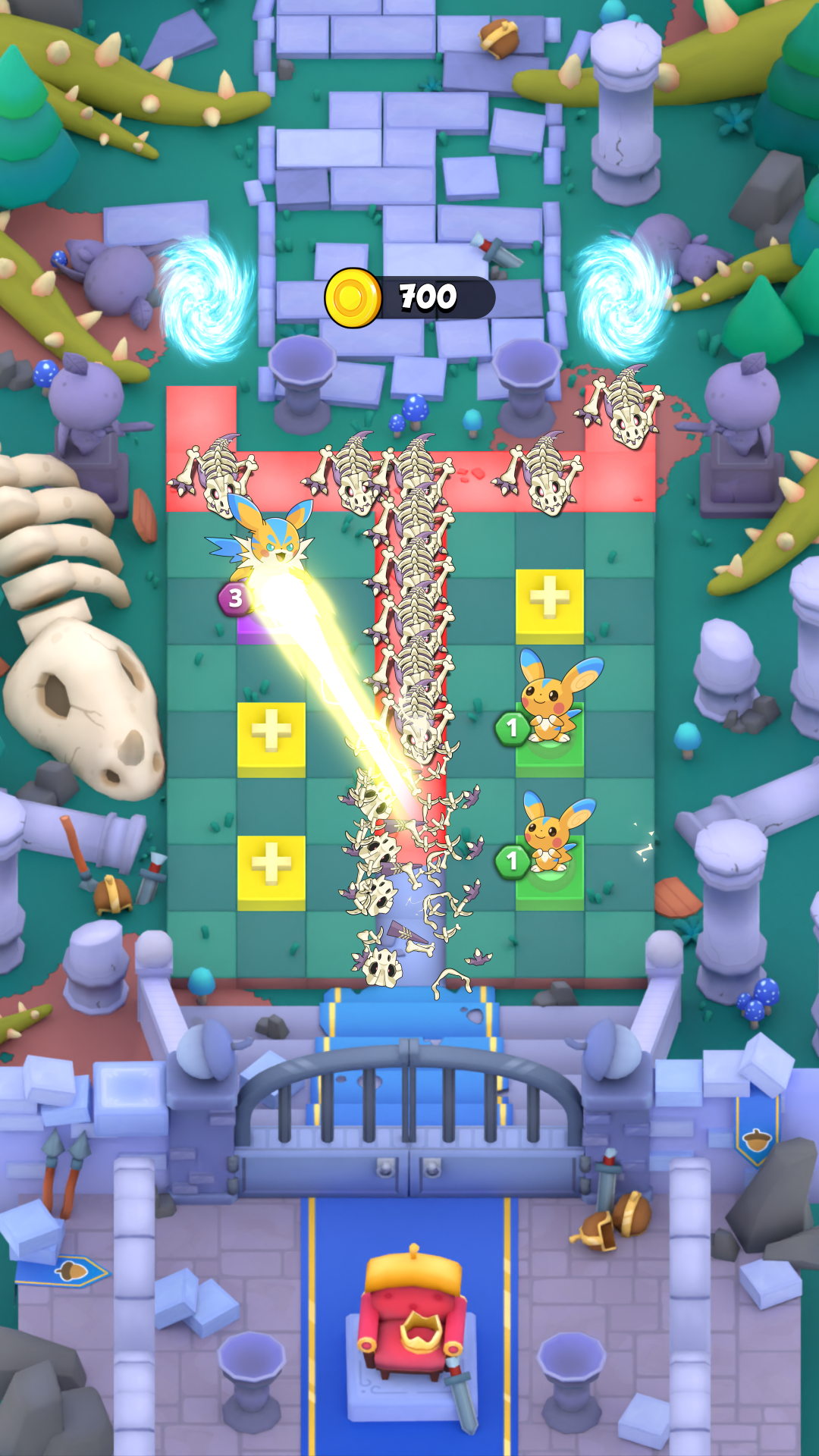Tap the yellow plus tile above the level 1 units

pos(550,603)
